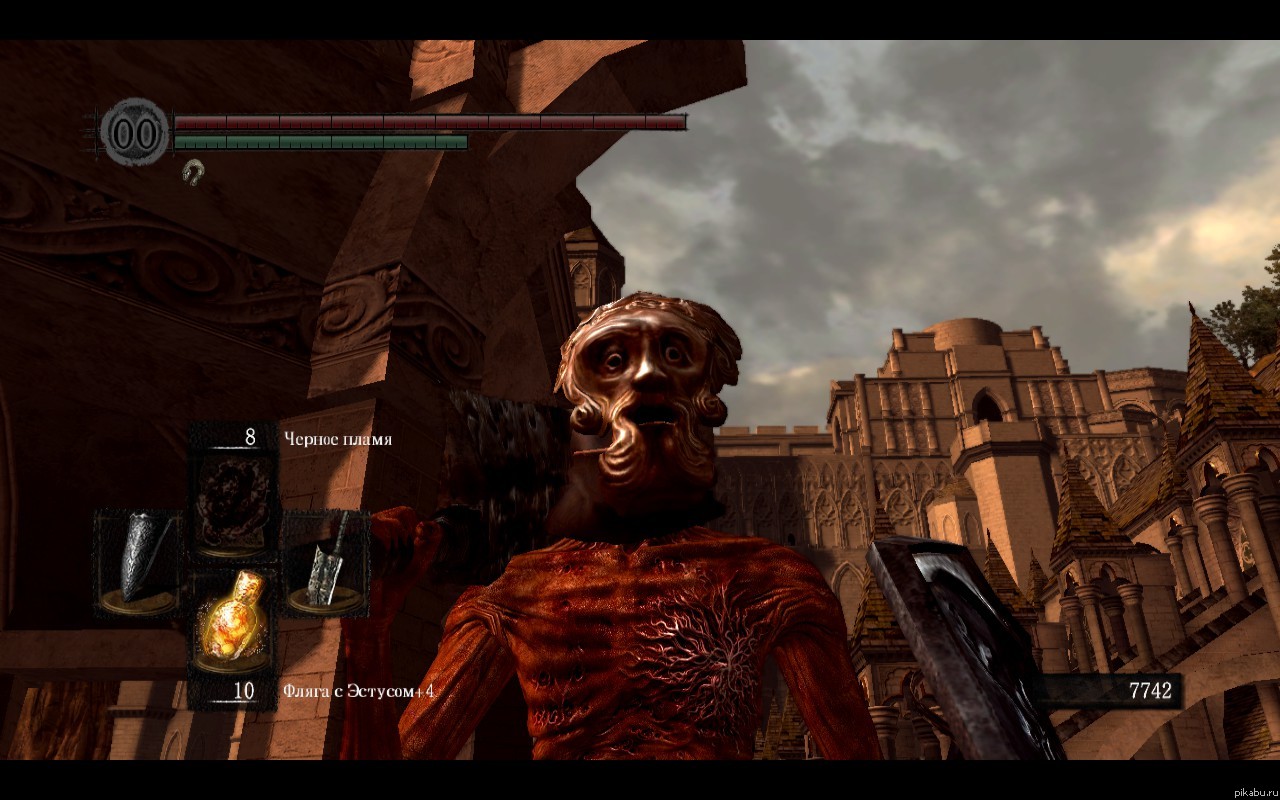Click the ring status icon under stamina bar
Screen dimensions: 1280x800
coord(193,172)
